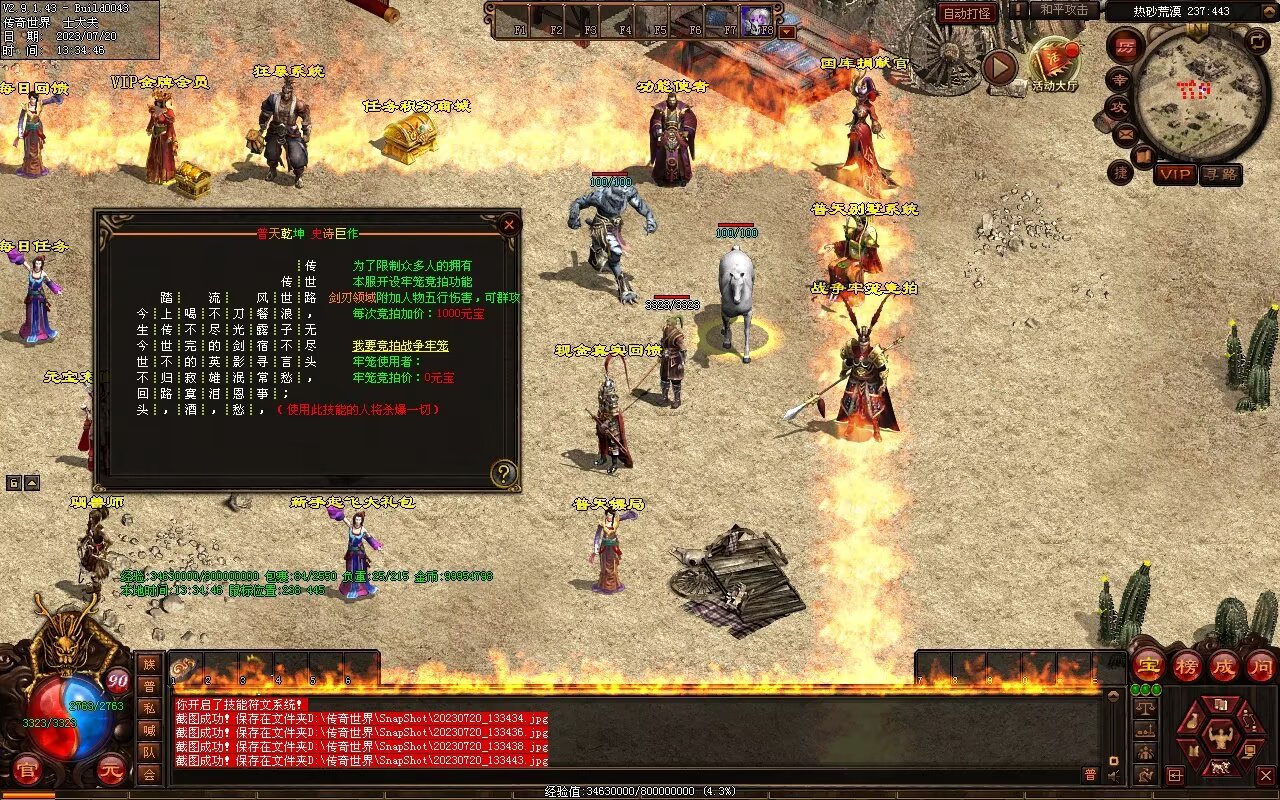Click the round play arrow button
The width and height of the screenshot is (1280, 800).
click(x=999, y=68)
